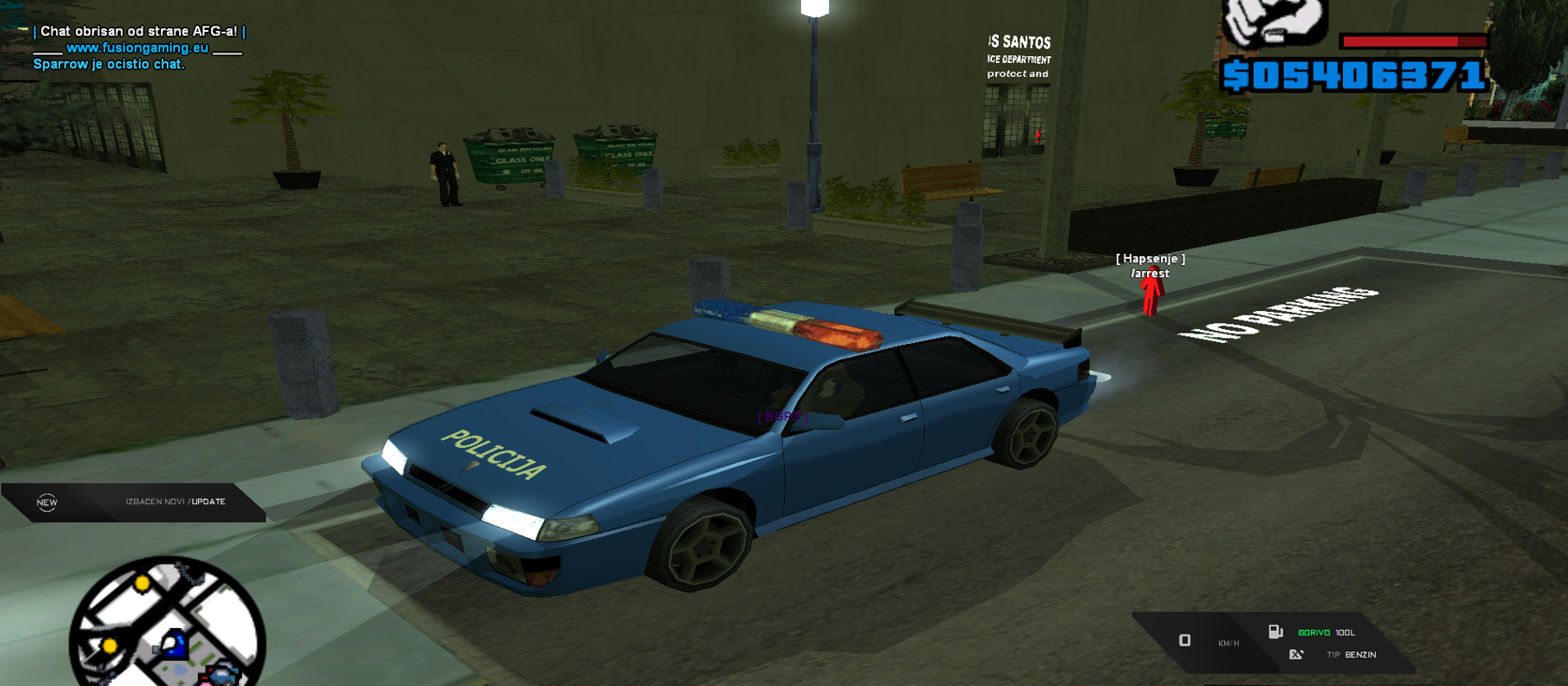Select the blue marker on the minimap
The height and width of the screenshot is (686, 1568).
[x=173, y=644]
